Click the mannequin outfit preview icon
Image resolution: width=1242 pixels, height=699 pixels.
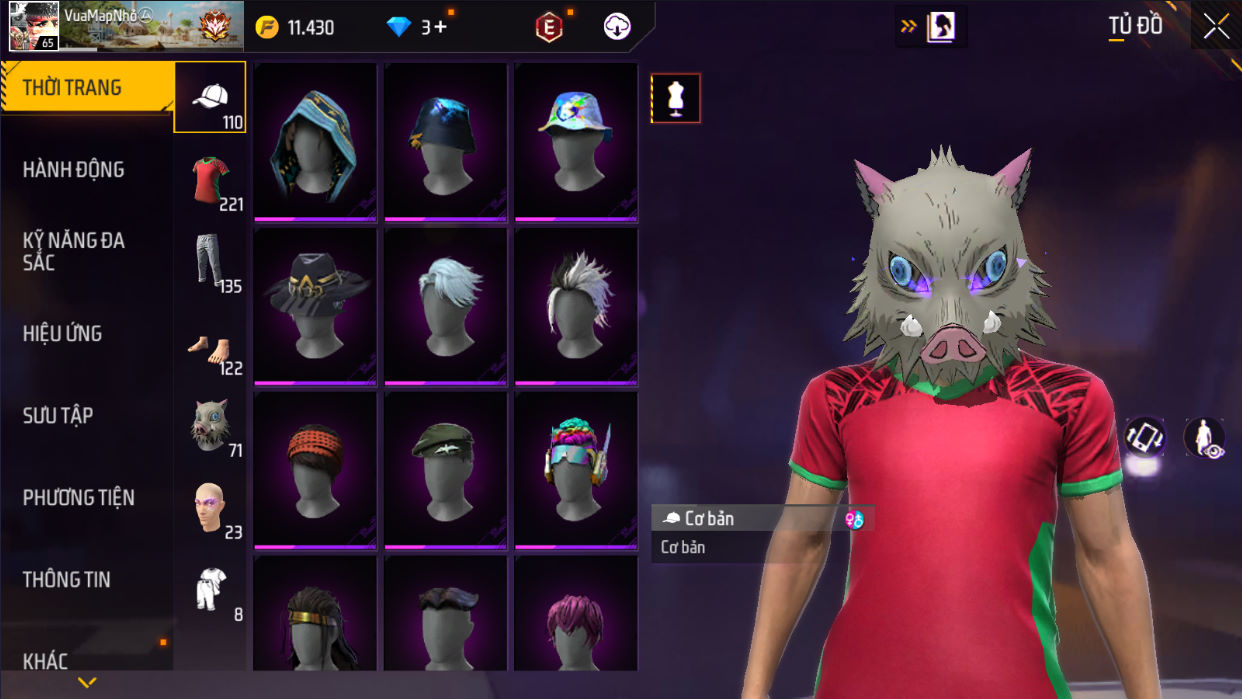(x=676, y=98)
